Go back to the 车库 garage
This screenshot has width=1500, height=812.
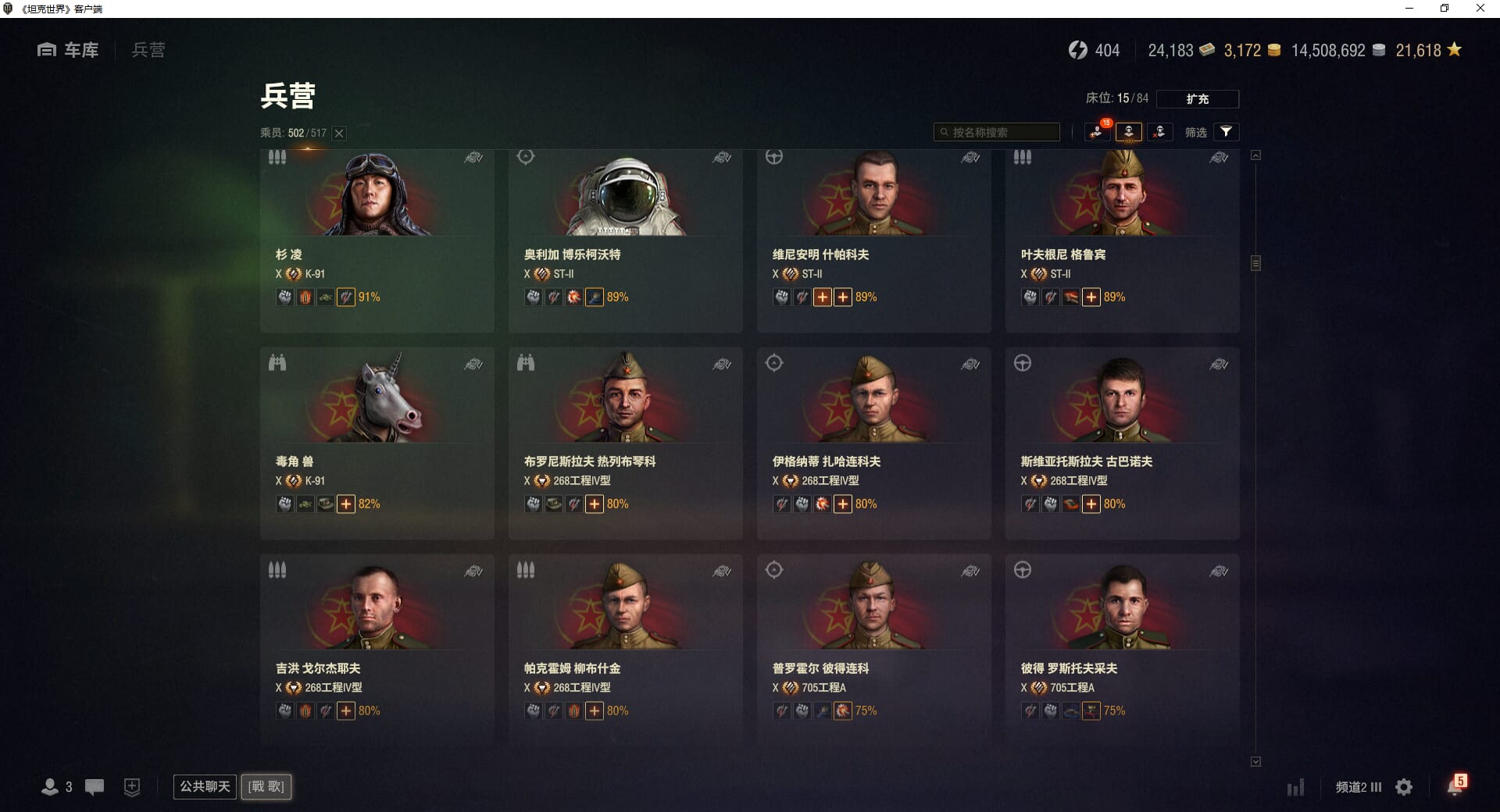[69, 50]
